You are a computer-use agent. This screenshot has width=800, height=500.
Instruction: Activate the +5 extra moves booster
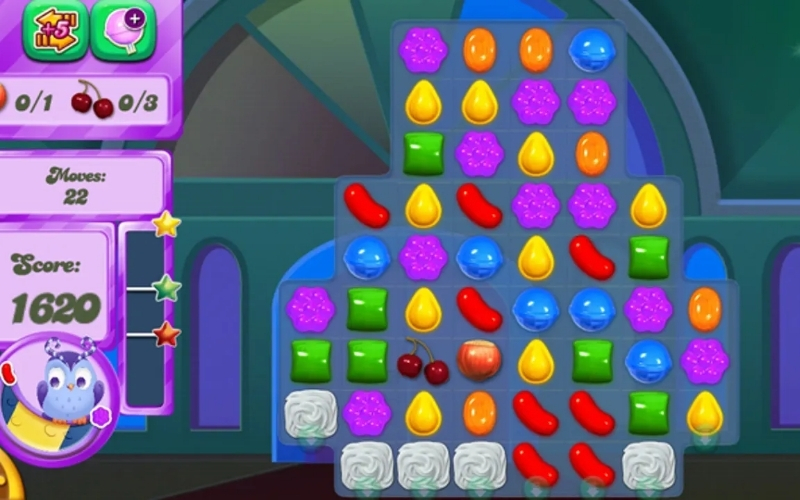coord(56,30)
